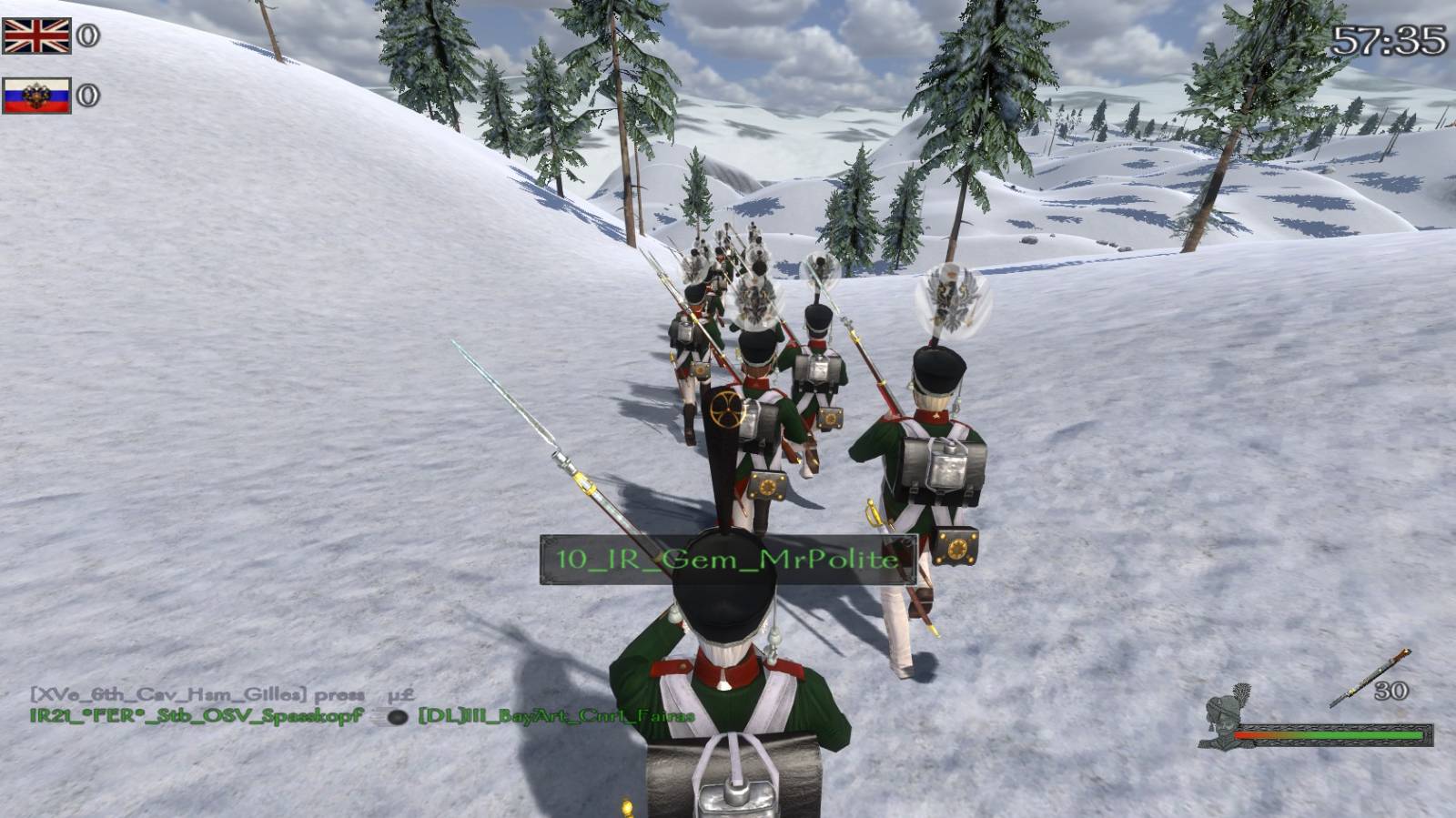Click the British team flag icon
Screen dimensions: 1456x818
[x=36, y=36]
